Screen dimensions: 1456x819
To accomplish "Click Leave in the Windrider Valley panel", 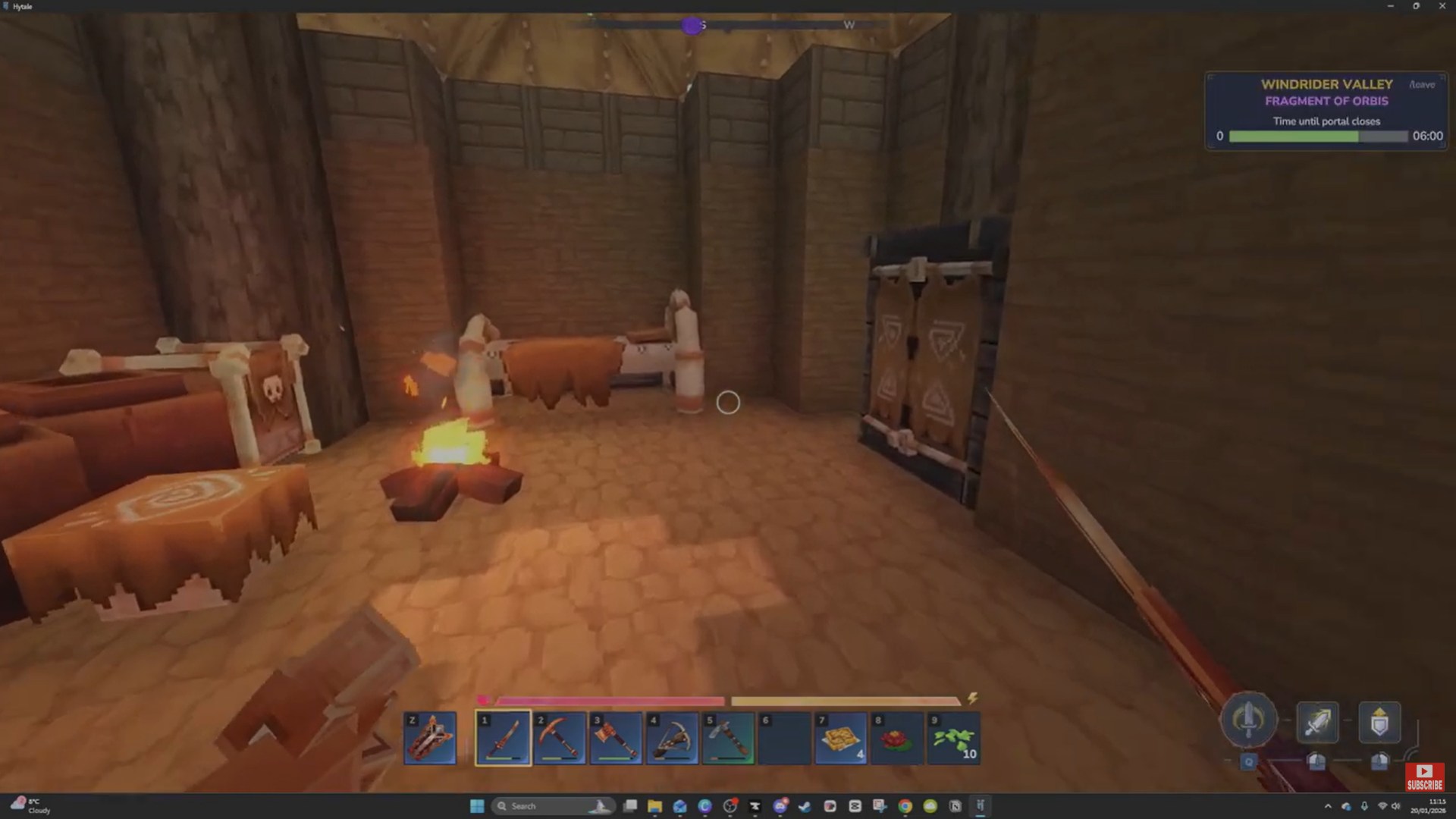I will pyautogui.click(x=1422, y=85).
